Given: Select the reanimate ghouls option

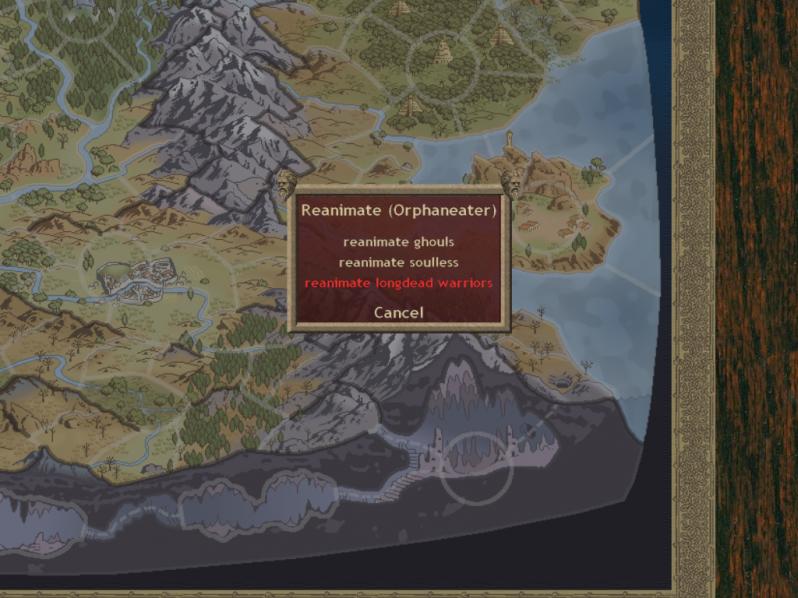Looking at the screenshot, I should (x=398, y=242).
